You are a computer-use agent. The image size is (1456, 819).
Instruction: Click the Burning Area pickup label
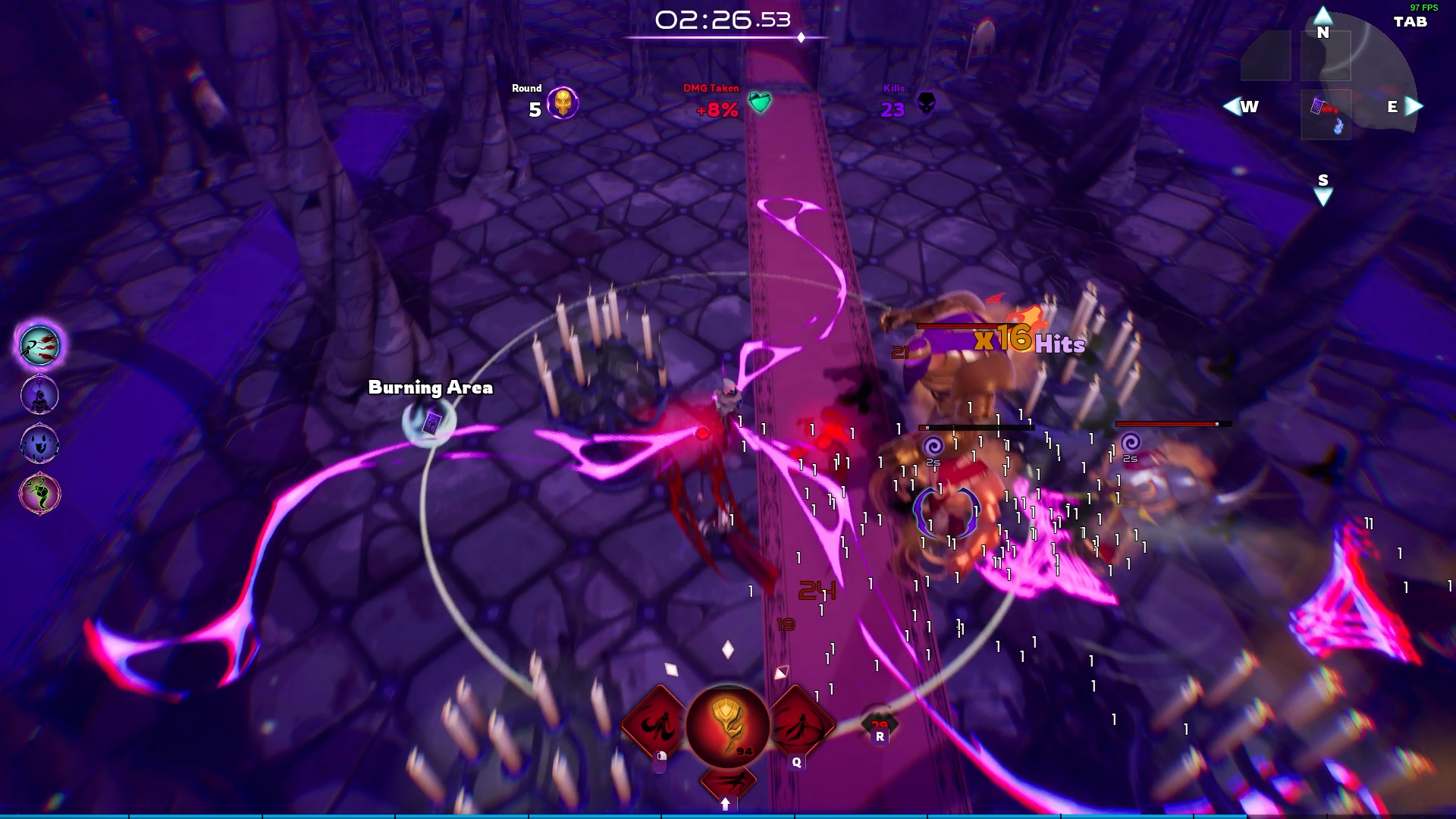428,388
